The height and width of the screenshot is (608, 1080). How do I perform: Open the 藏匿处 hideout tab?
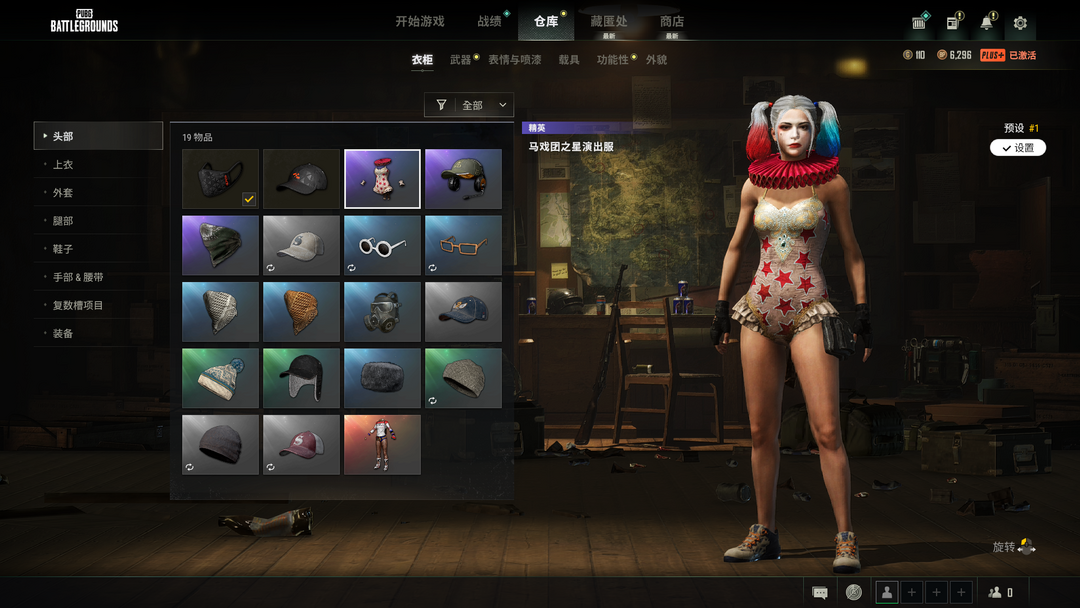(x=609, y=22)
